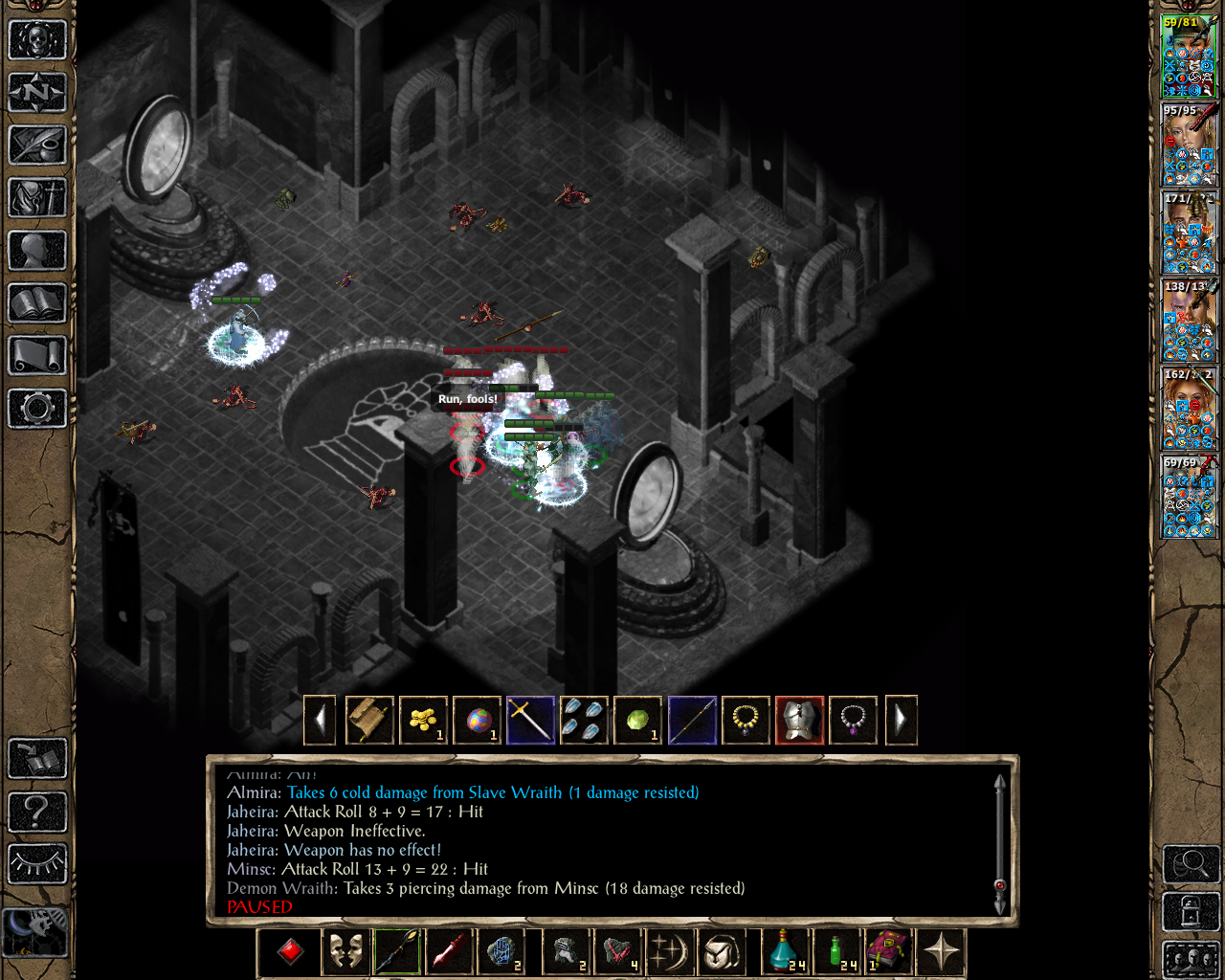The width and height of the screenshot is (1225, 980).
Task: Open the options gear menu
Action: 37,409
